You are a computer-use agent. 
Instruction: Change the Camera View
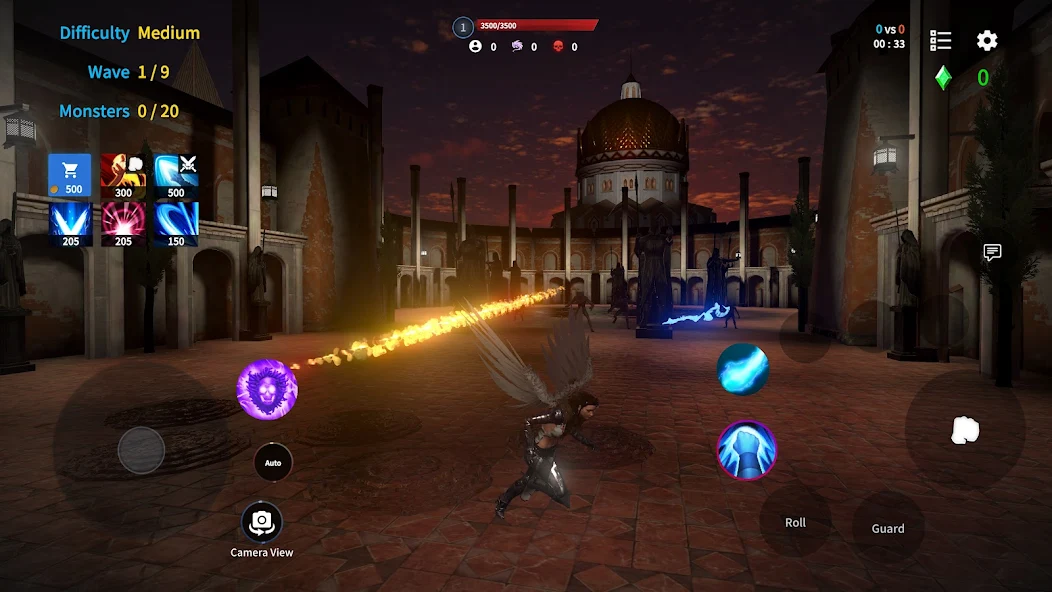(262, 522)
